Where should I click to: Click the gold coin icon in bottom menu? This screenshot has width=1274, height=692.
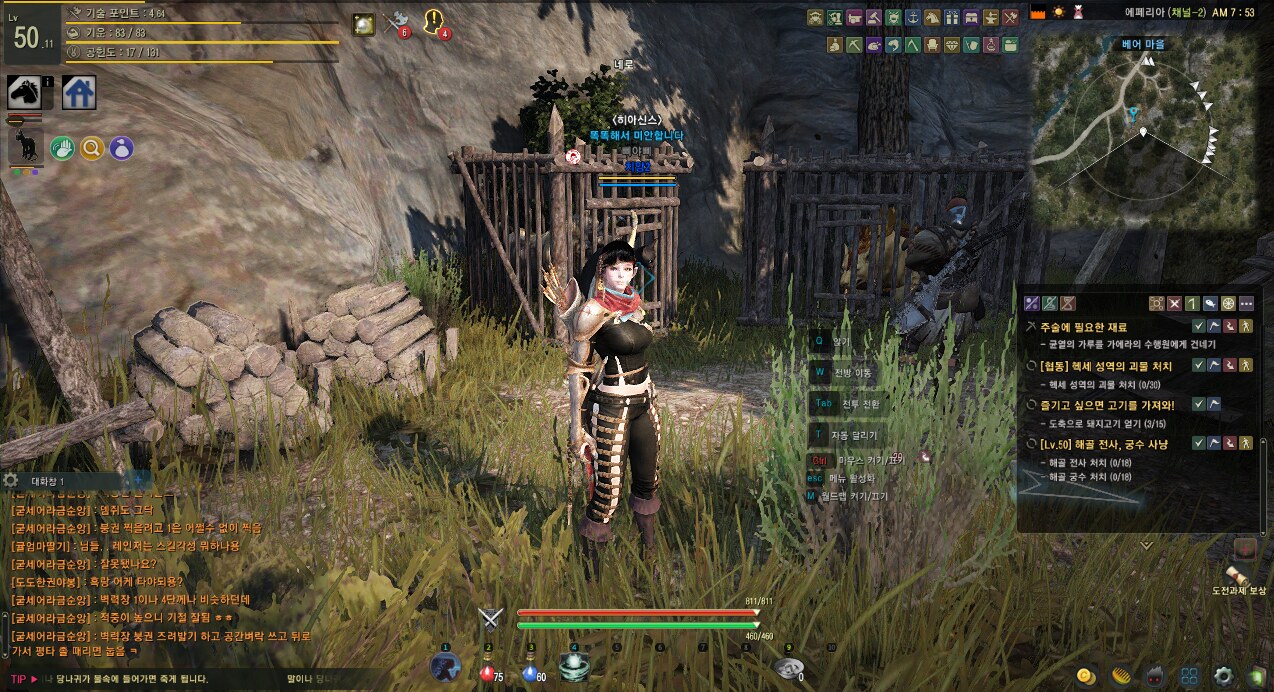[x=1084, y=675]
